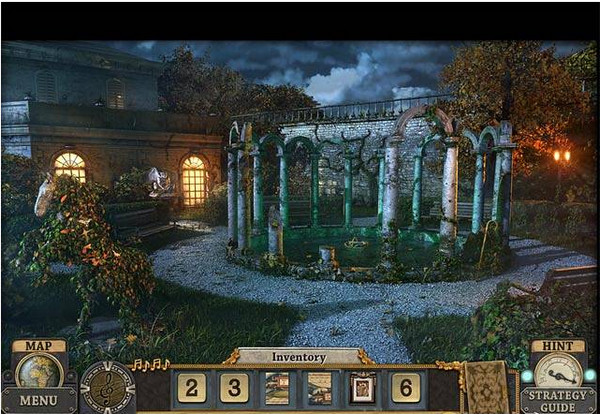Open the Menu button
Image resolution: width=600 pixels, height=414 pixels.
click(x=38, y=401)
